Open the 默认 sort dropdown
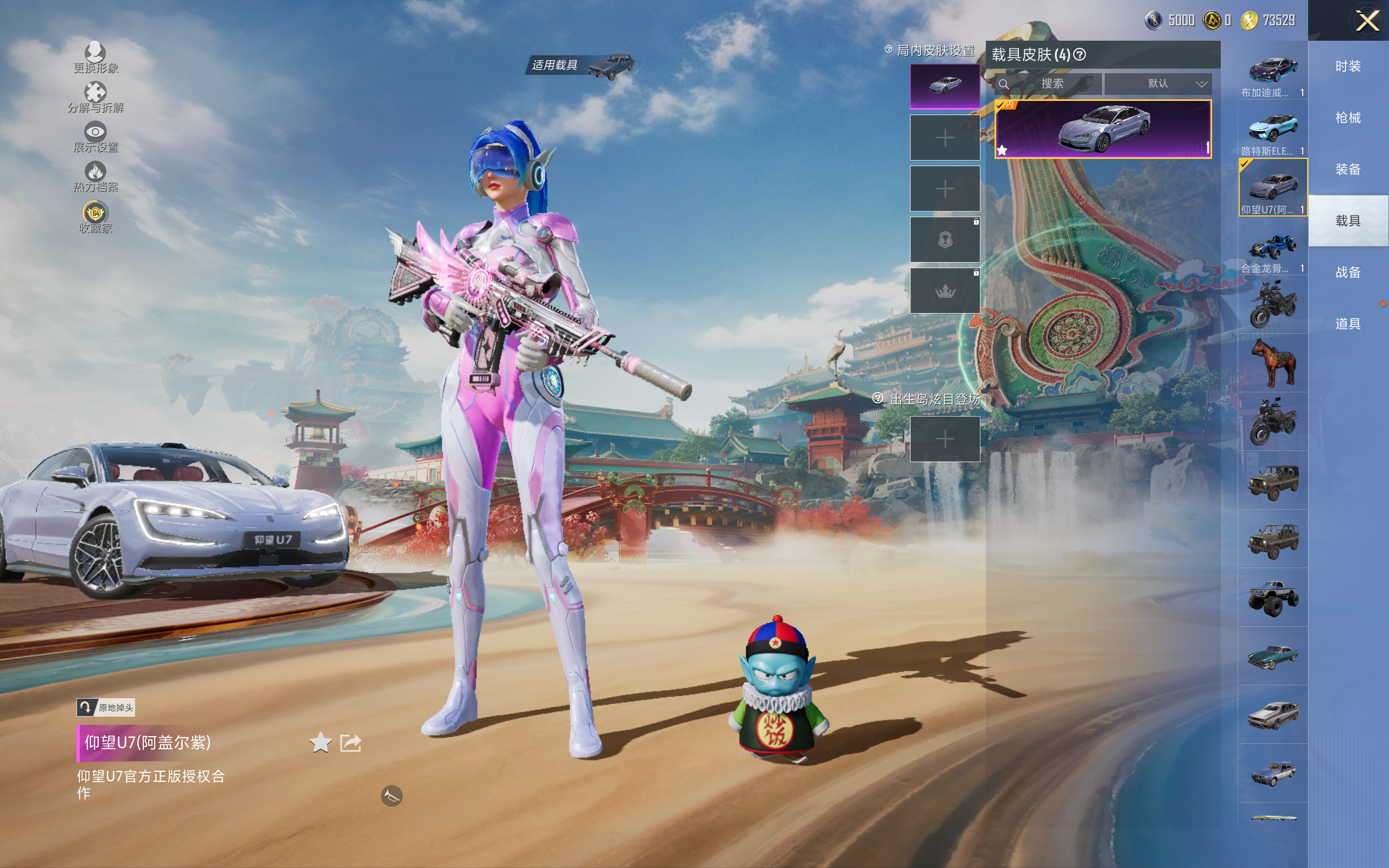 click(1158, 84)
